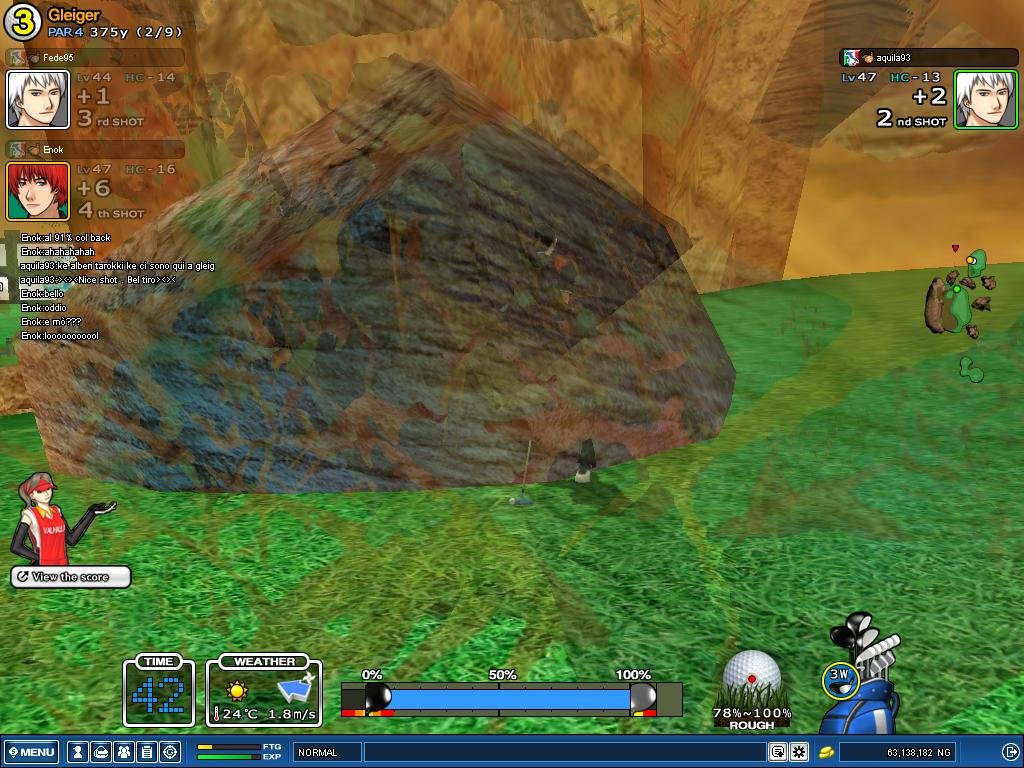Type in the chat input field

click(x=565, y=752)
